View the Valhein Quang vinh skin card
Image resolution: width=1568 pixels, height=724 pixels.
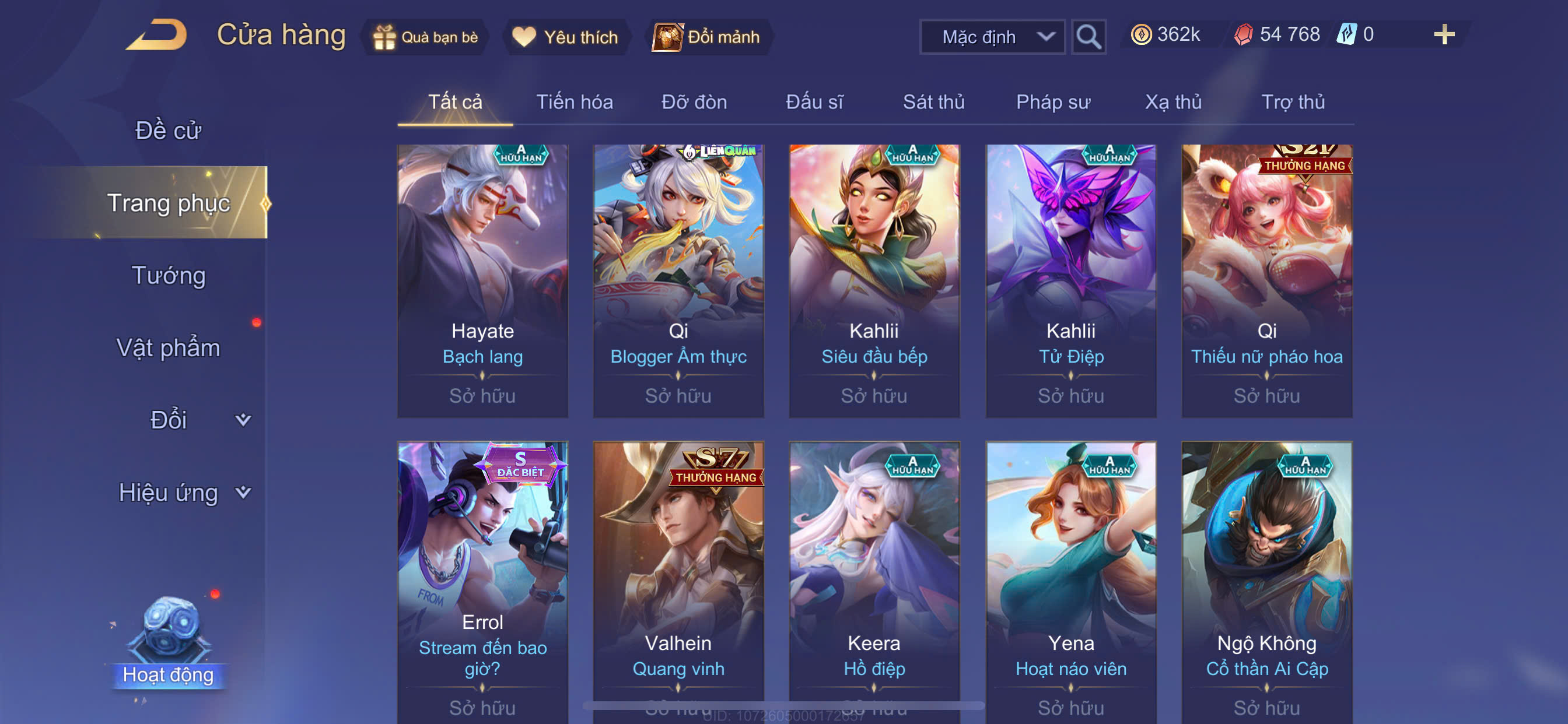click(x=678, y=578)
